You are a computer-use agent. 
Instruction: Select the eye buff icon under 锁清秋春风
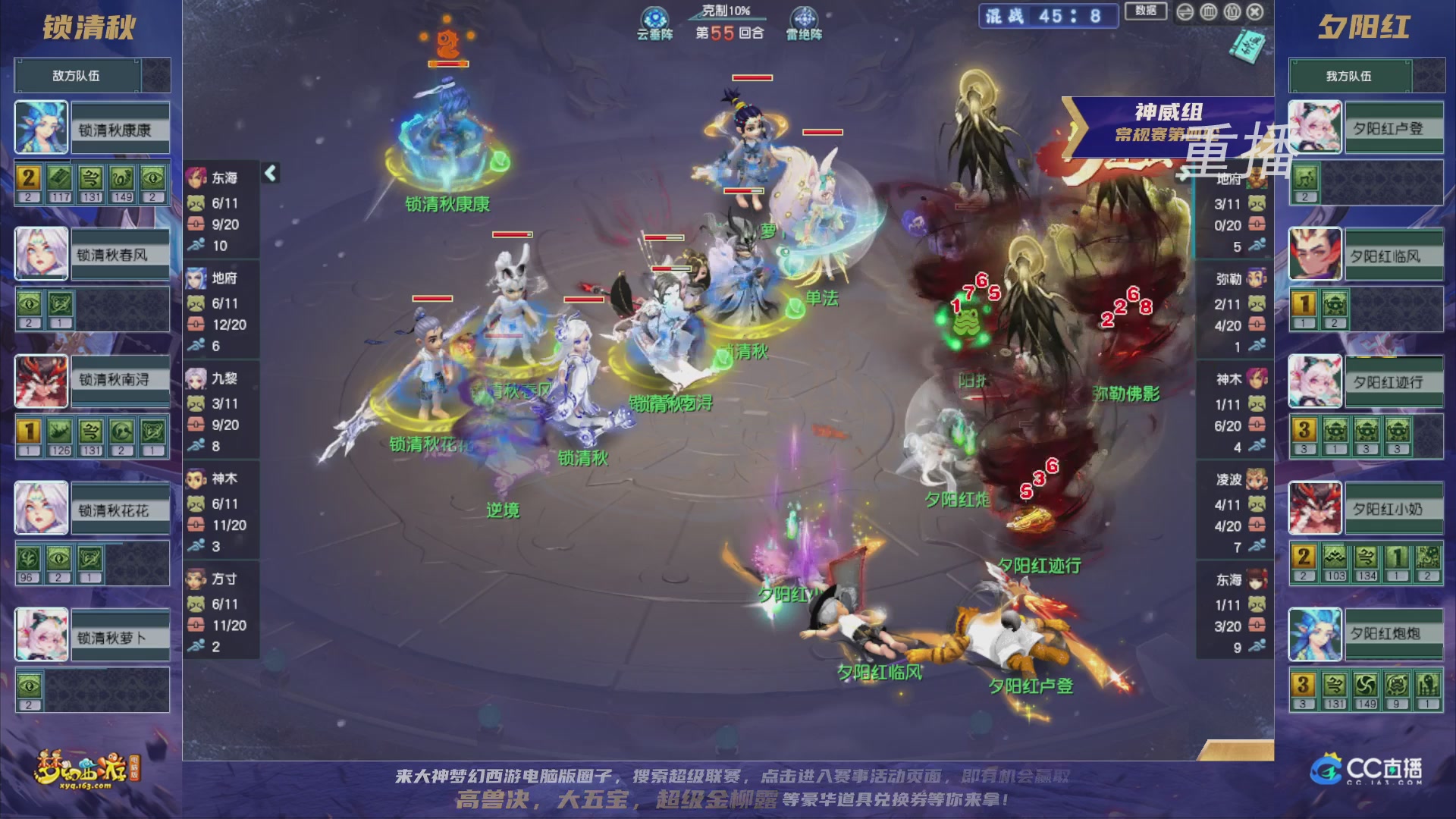click(x=30, y=304)
